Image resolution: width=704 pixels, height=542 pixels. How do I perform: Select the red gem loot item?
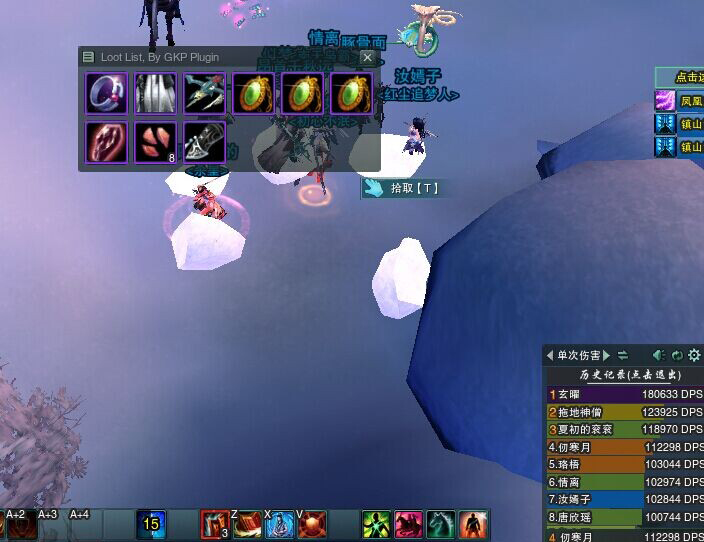(105, 141)
